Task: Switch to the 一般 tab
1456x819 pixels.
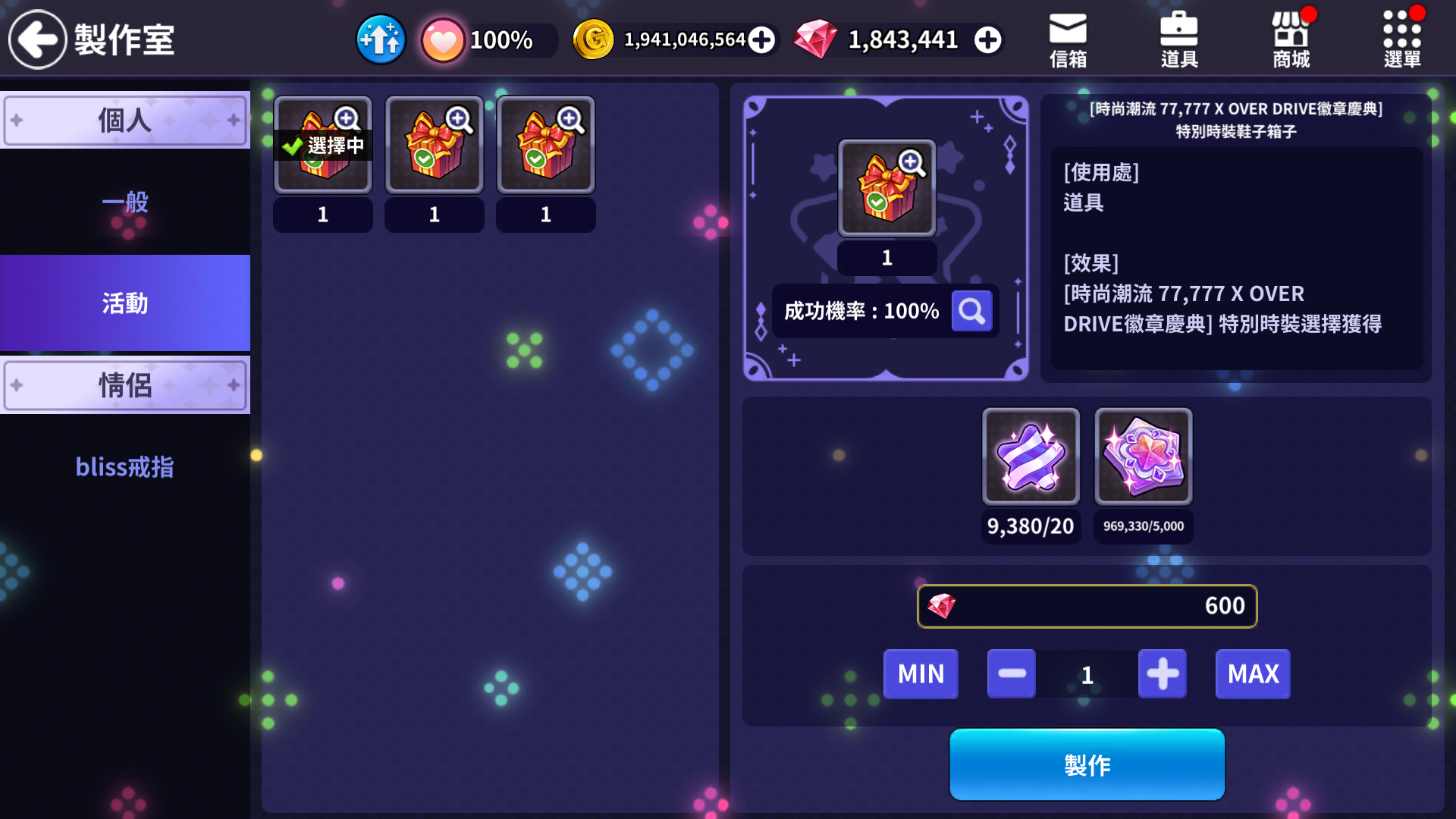Action: click(125, 202)
